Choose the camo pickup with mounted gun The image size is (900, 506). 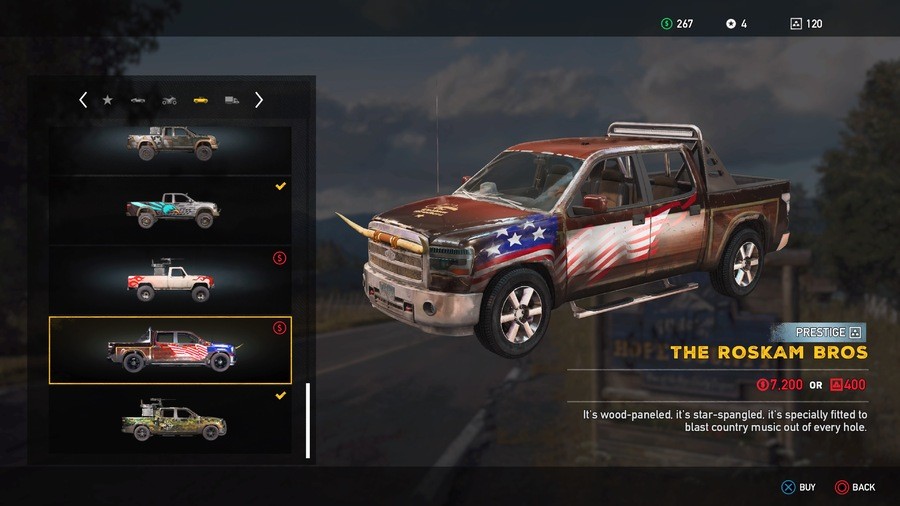(171, 420)
